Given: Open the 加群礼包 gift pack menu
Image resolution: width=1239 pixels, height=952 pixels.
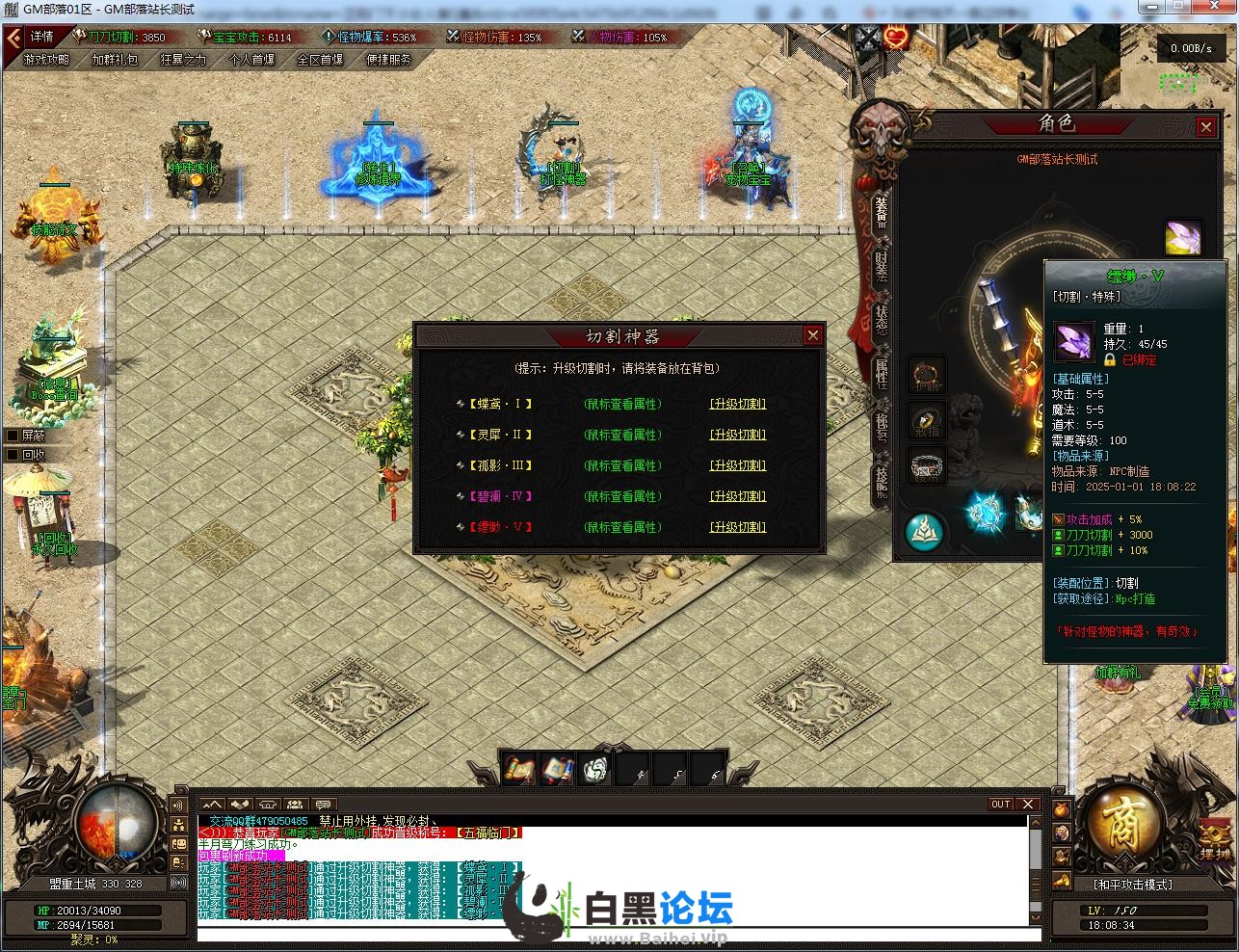Looking at the screenshot, I should click(x=115, y=59).
